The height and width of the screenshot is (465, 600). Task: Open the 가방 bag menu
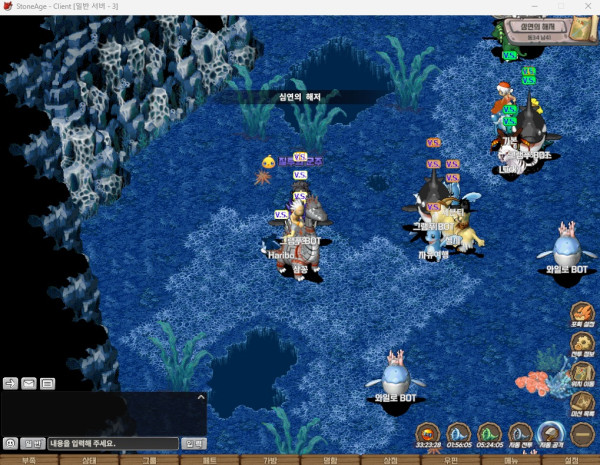point(270,460)
